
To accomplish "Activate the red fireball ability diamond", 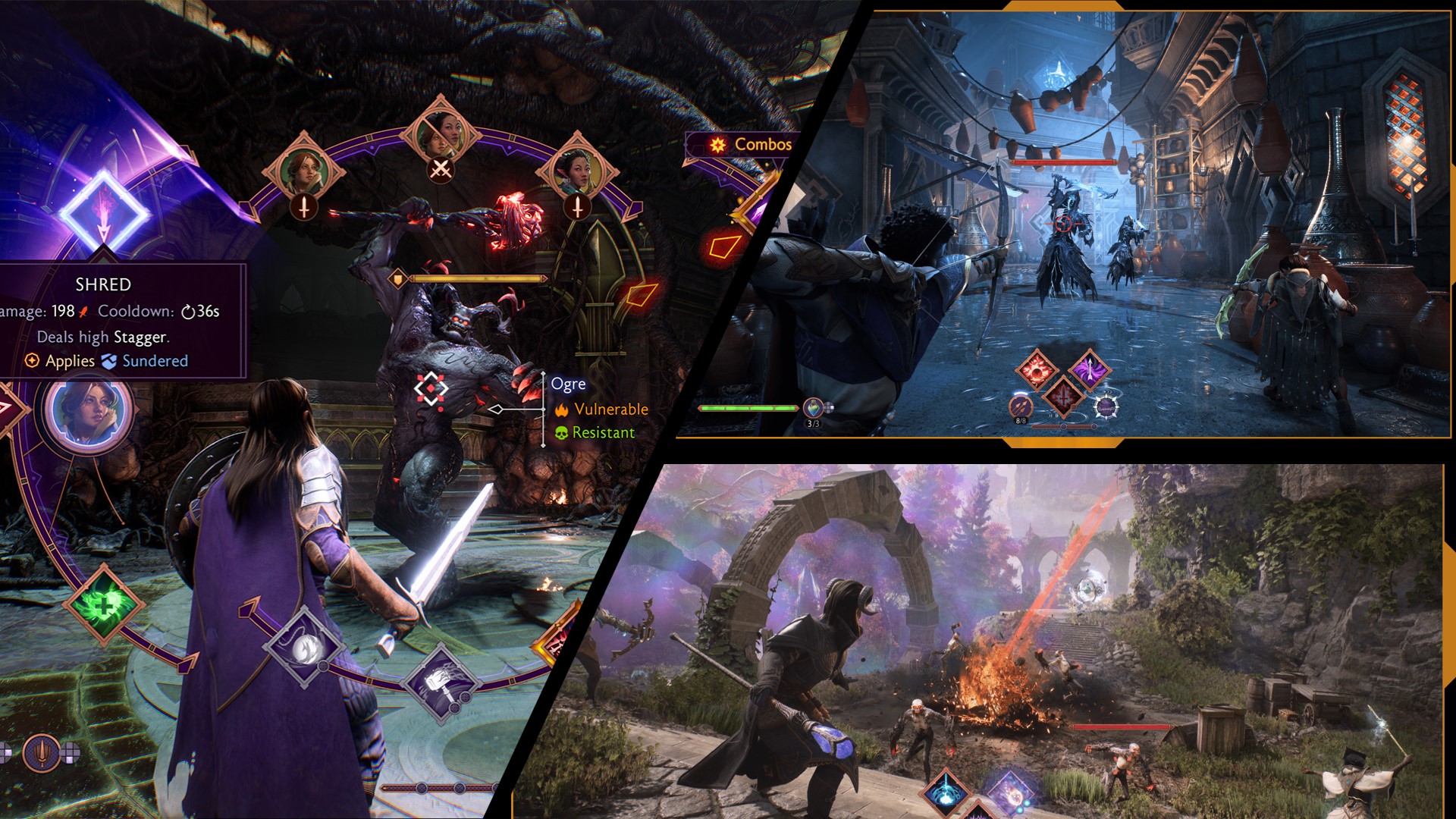I will (x=1037, y=369).
